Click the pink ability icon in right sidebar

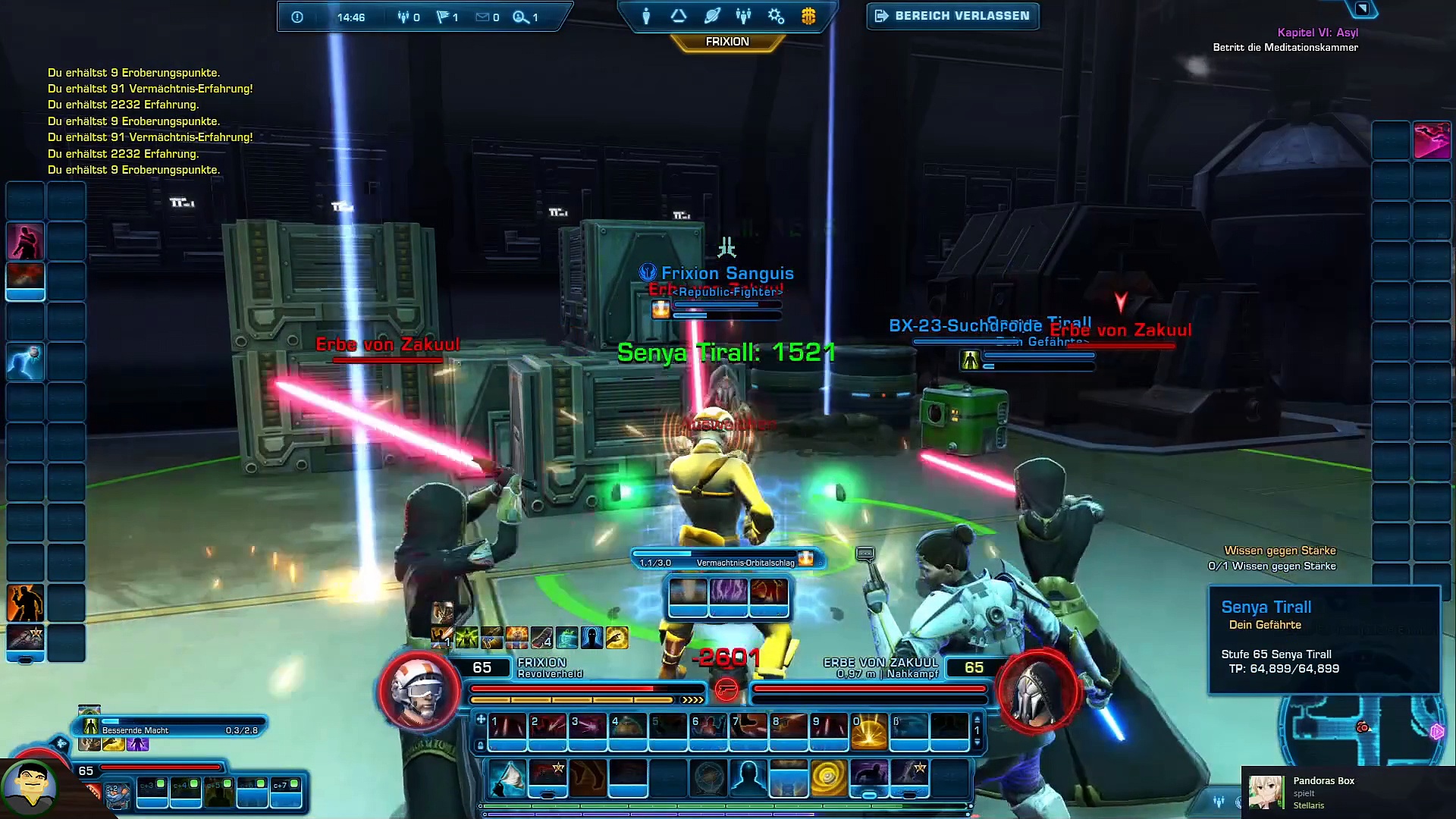[x=1432, y=140]
